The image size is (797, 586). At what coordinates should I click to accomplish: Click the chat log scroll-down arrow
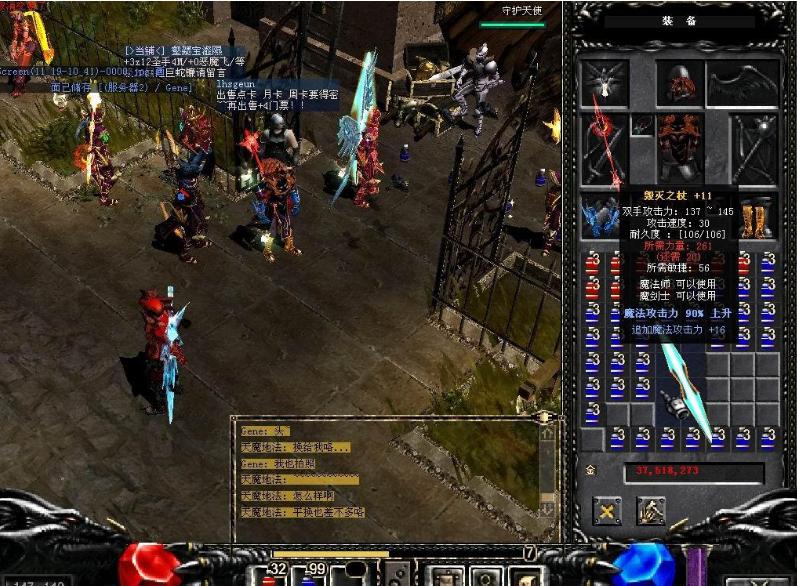547,509
